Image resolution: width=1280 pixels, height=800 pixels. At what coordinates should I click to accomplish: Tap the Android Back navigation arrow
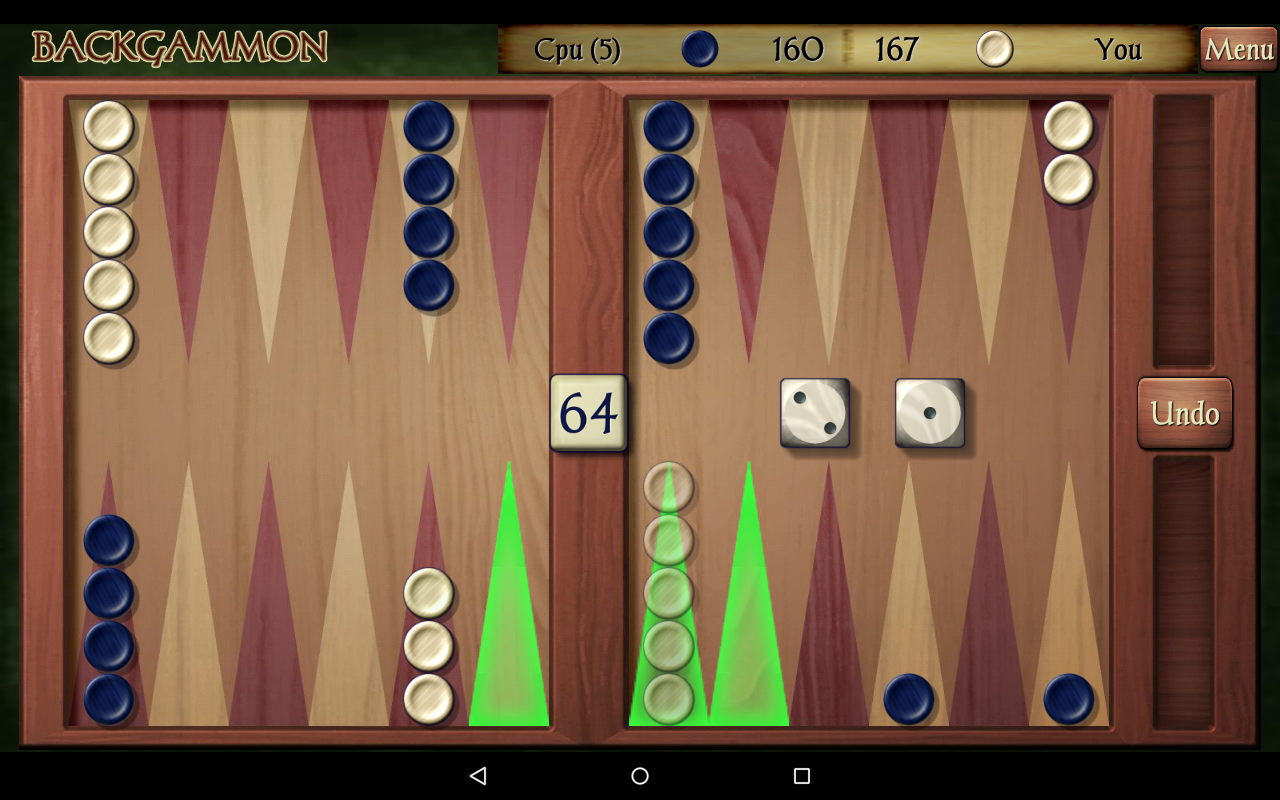point(478,775)
